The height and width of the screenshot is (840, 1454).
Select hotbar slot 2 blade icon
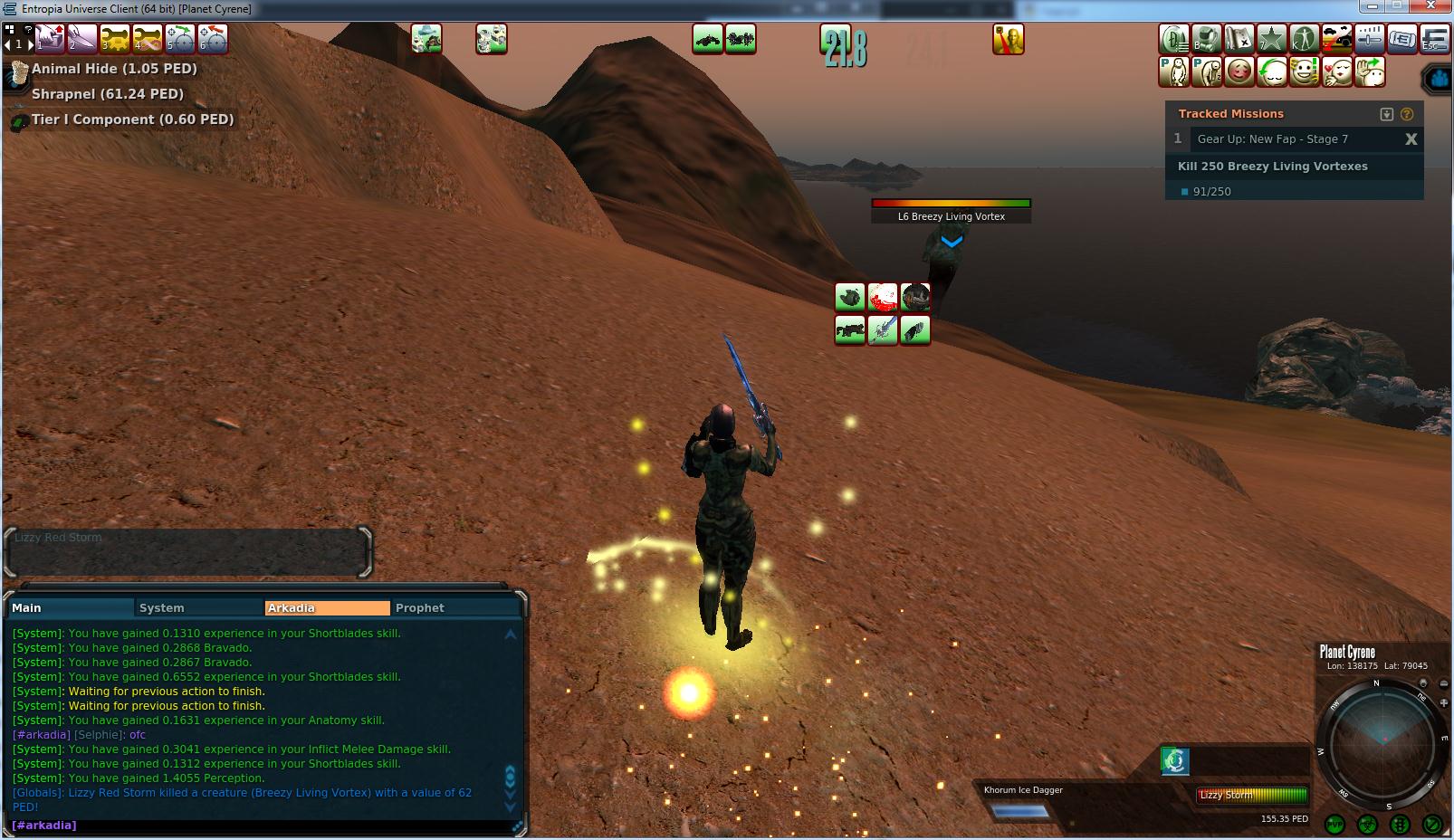click(x=81, y=39)
